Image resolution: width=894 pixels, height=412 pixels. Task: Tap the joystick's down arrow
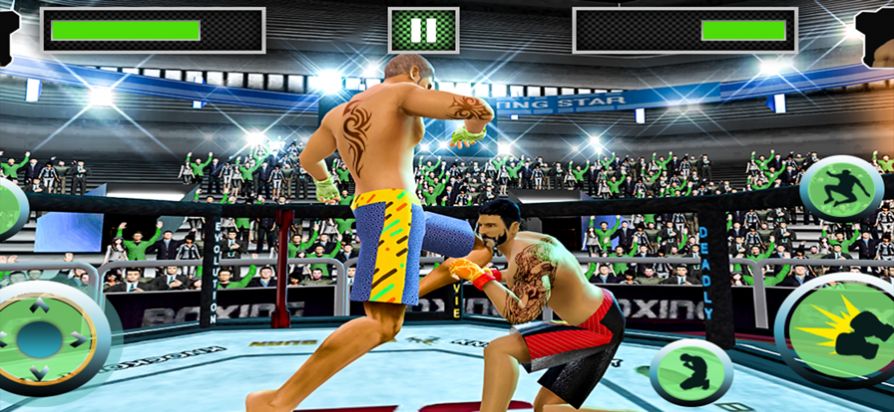point(40,372)
